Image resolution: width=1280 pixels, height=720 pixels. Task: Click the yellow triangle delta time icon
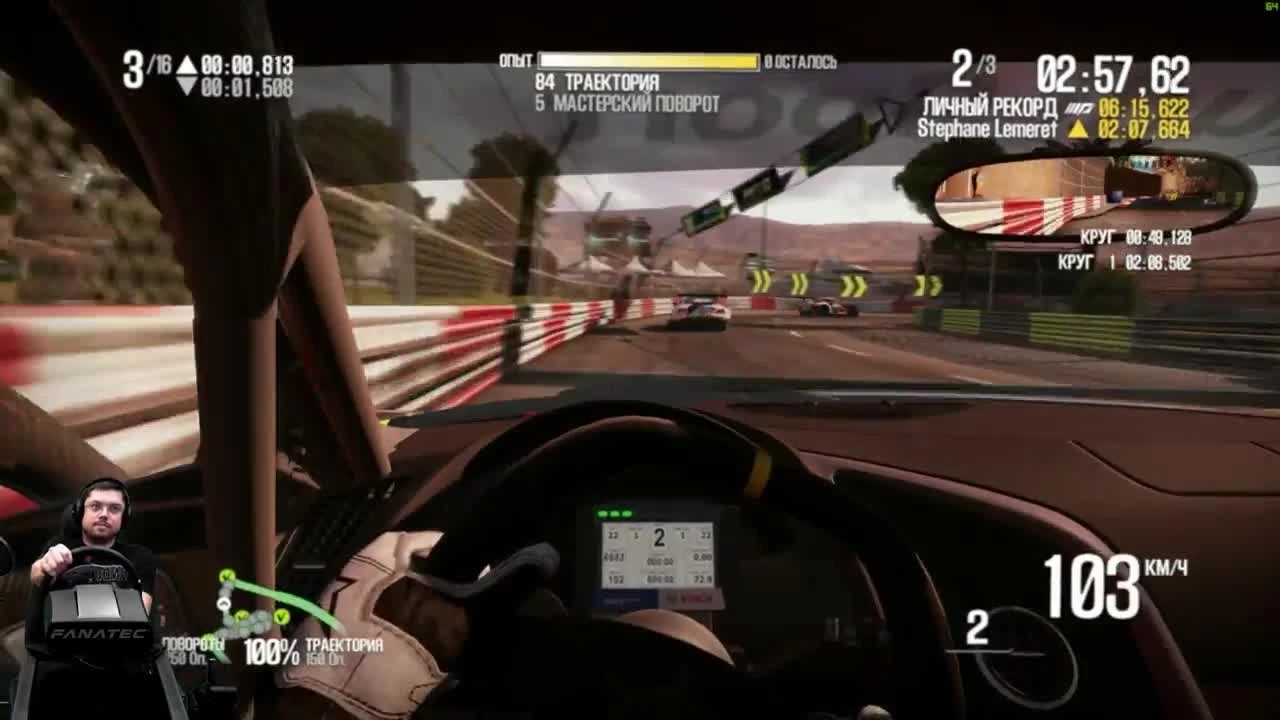1080,128
